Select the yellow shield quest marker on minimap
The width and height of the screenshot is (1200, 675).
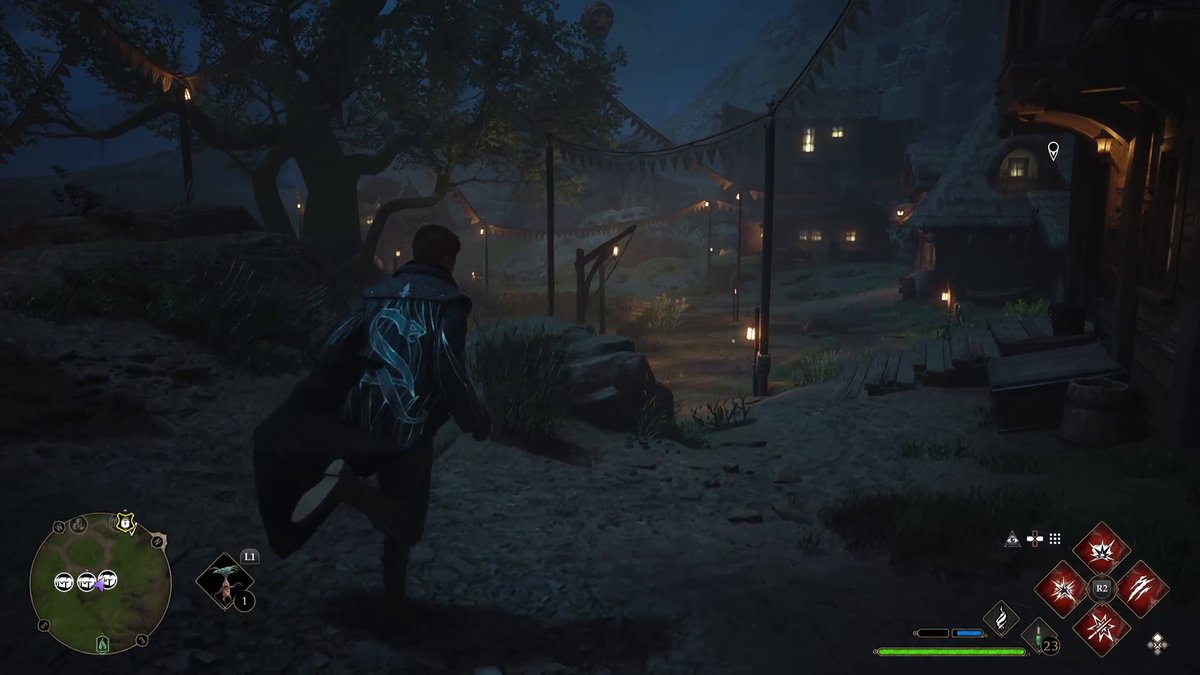tap(125, 523)
